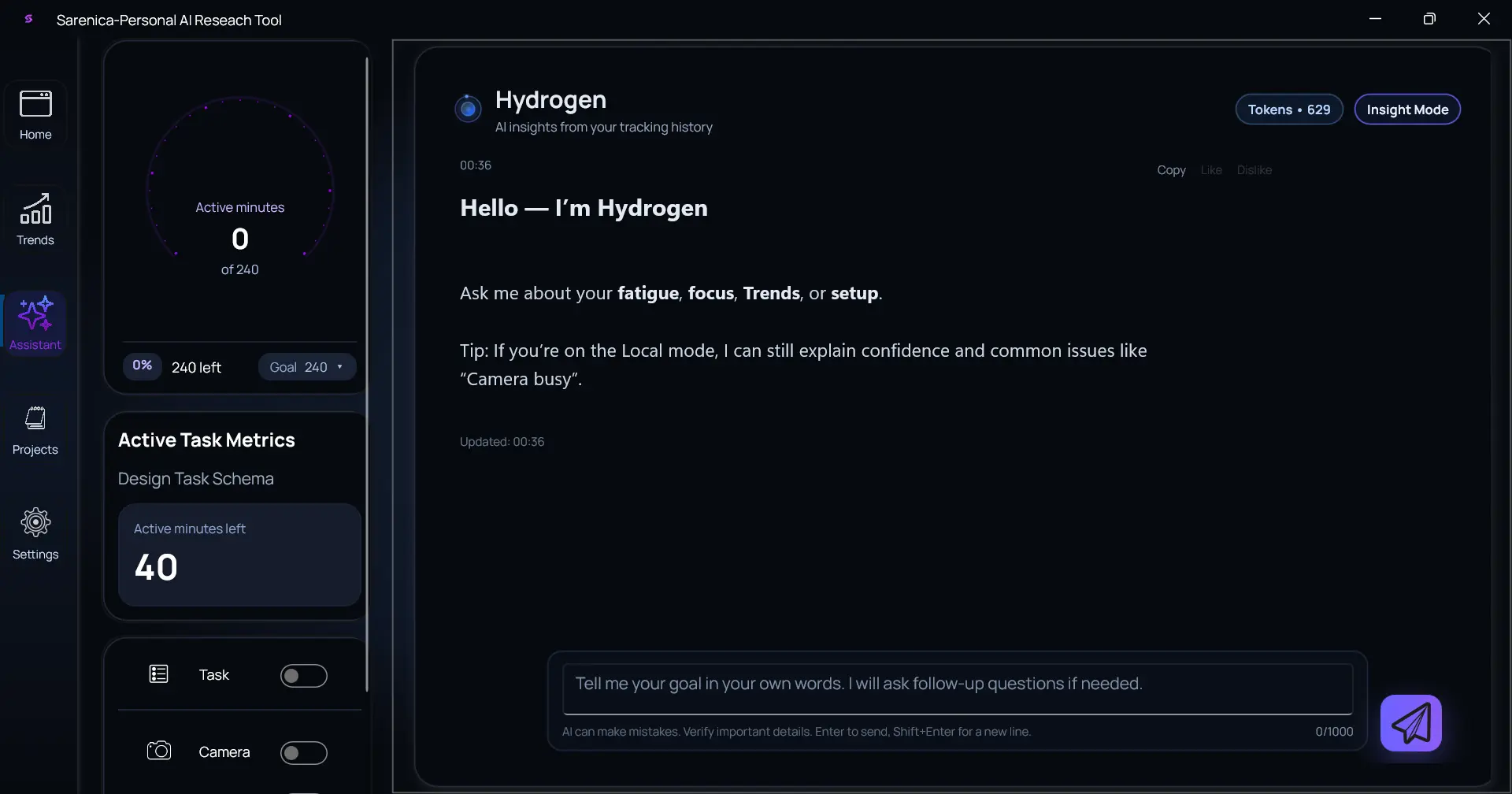The image size is (1512, 794).
Task: Like the assistant's response
Action: 1211,169
